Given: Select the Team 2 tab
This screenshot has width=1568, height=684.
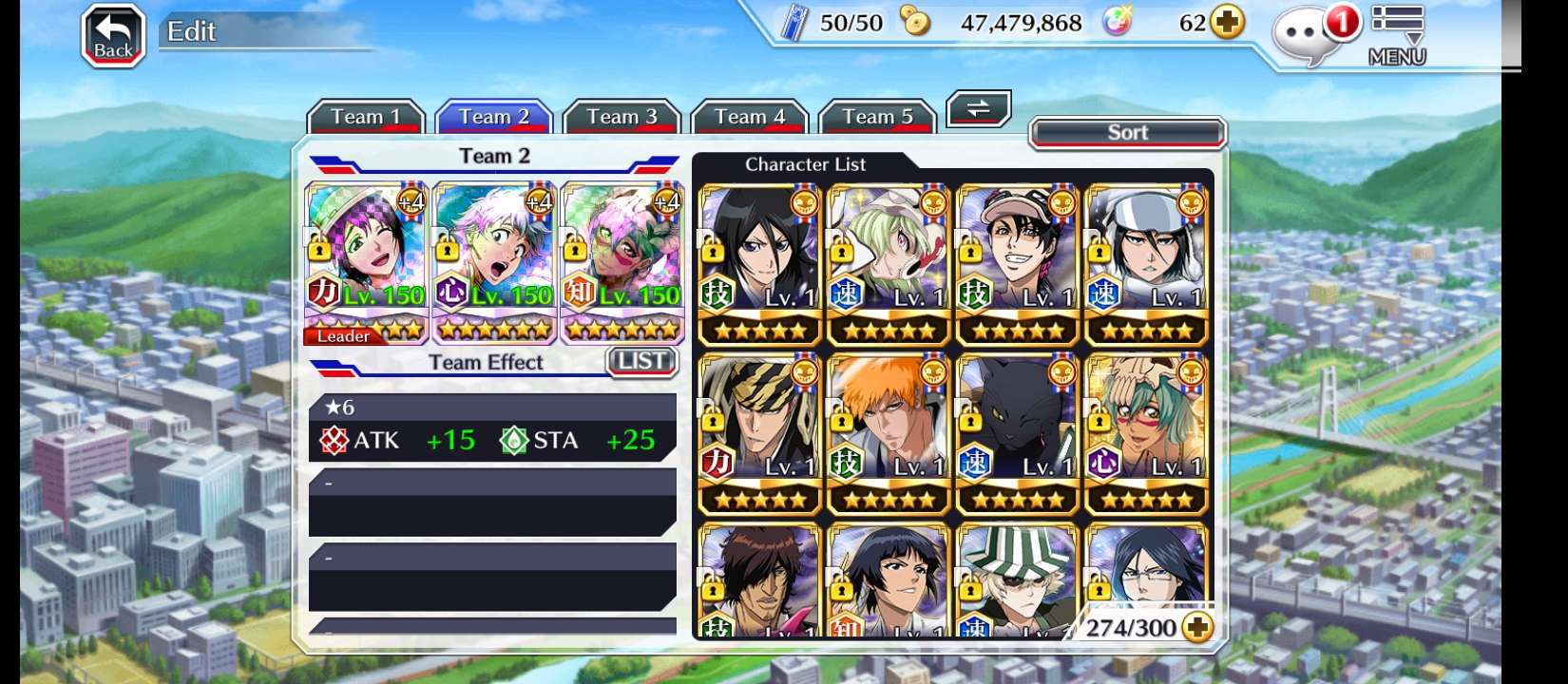Looking at the screenshot, I should (x=494, y=118).
